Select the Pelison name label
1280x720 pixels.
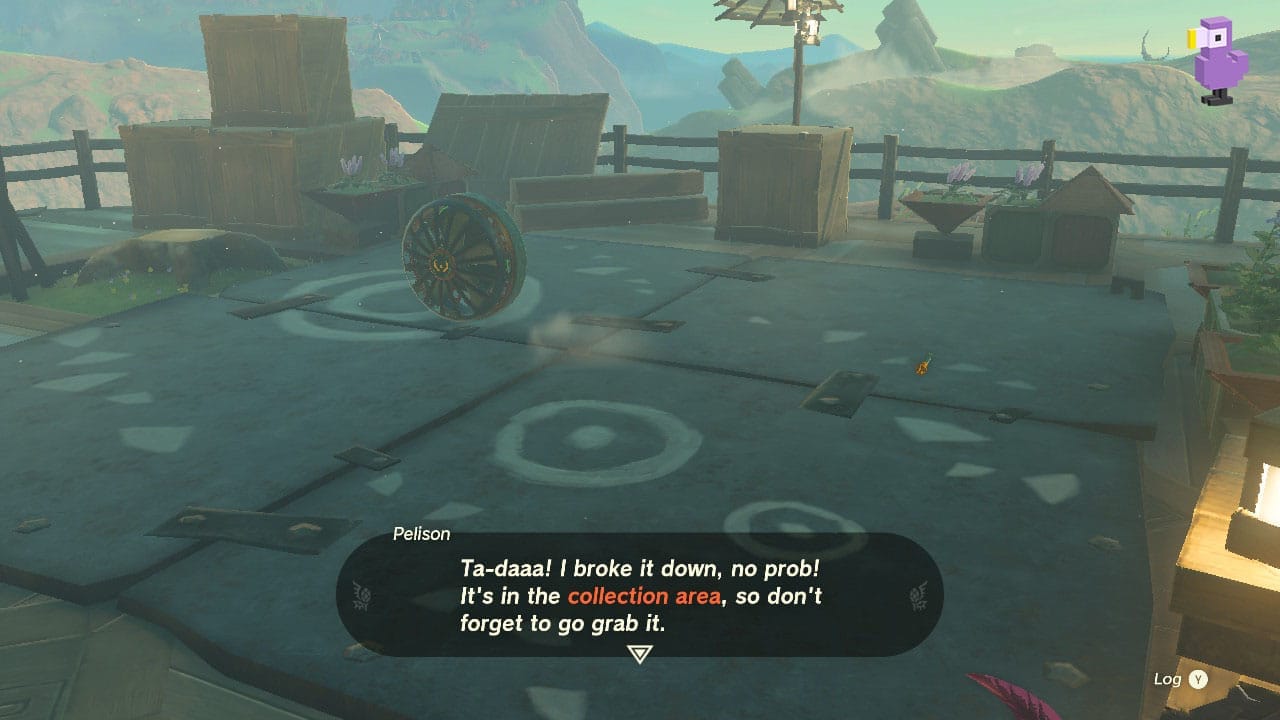pos(421,534)
